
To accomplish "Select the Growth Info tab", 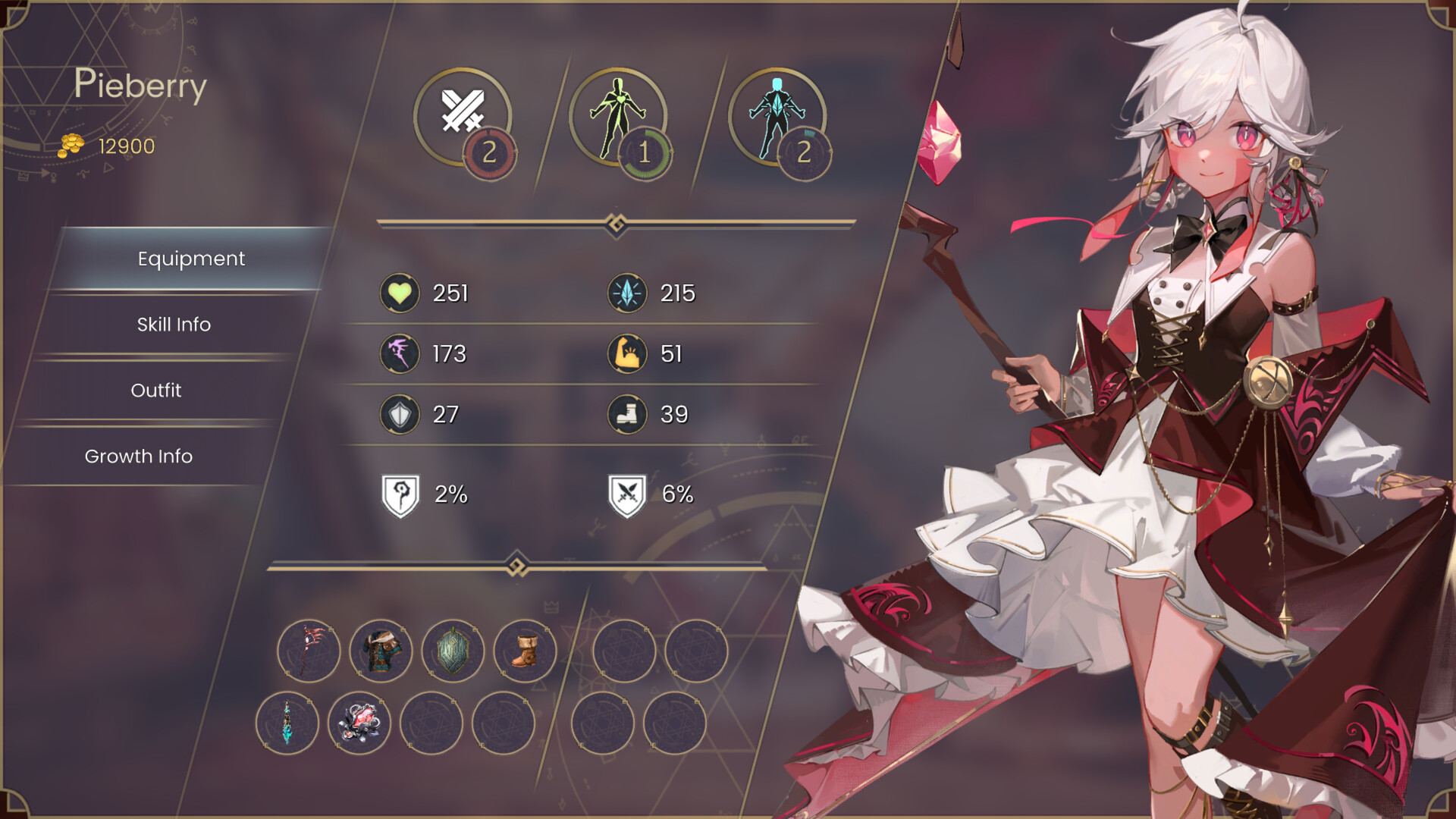I will pyautogui.click(x=139, y=457).
